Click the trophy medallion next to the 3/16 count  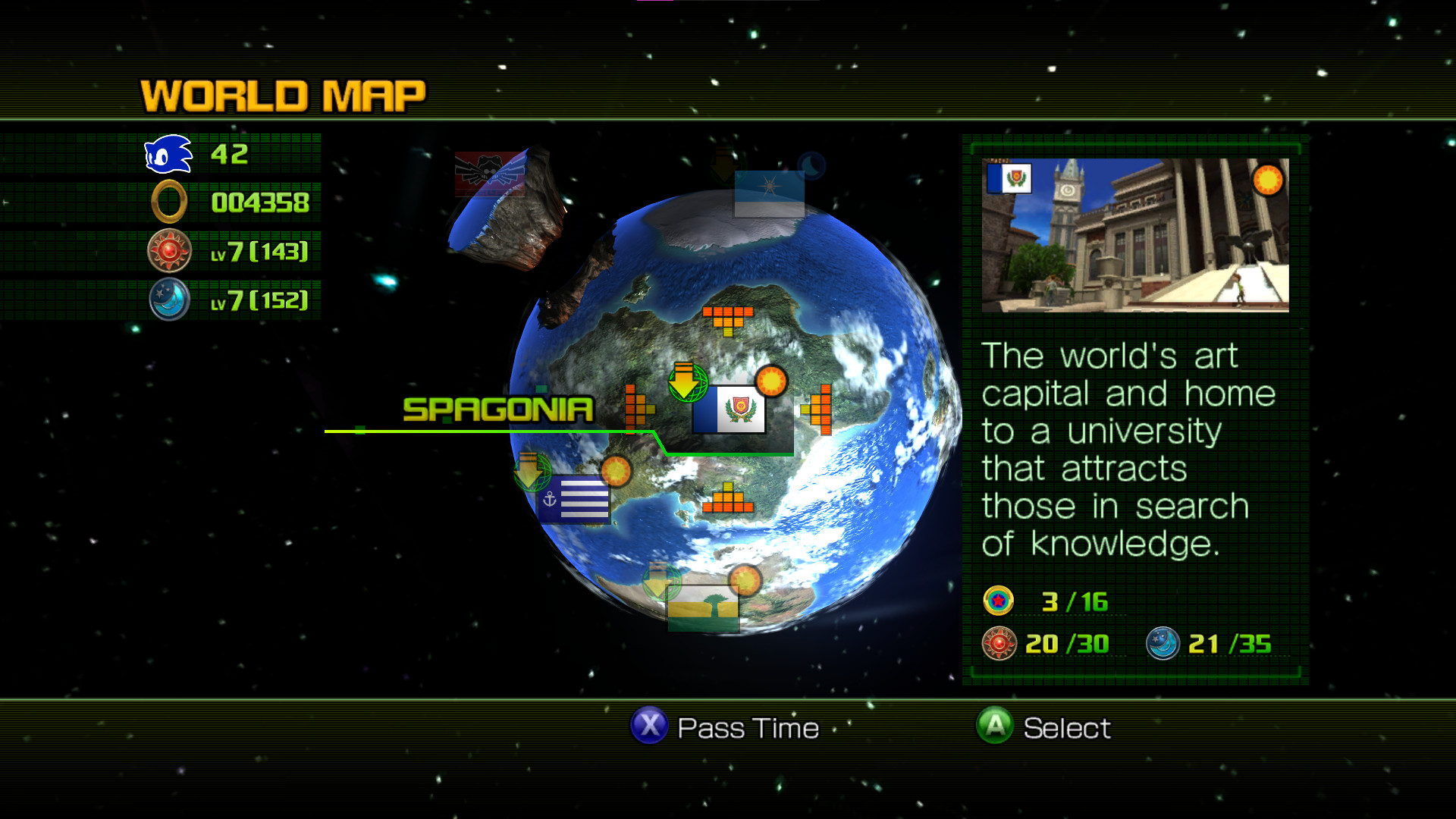click(x=999, y=601)
